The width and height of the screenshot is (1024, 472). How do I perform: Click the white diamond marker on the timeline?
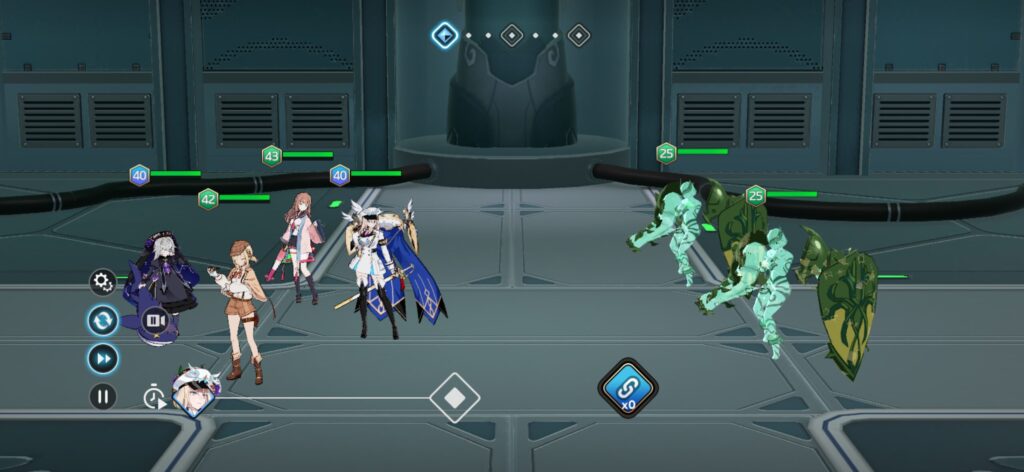pyautogui.click(x=454, y=398)
